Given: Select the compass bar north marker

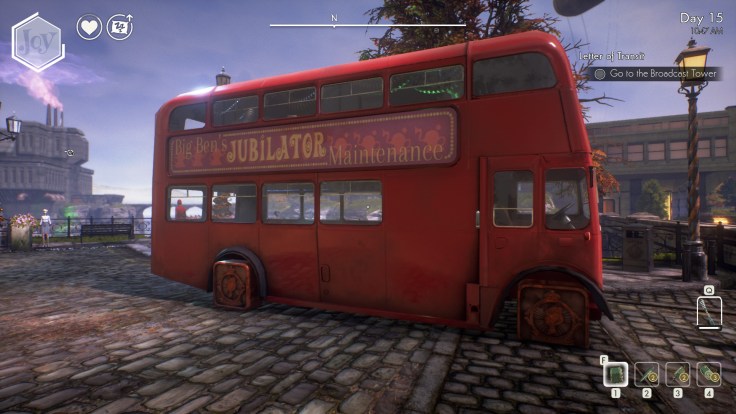Looking at the screenshot, I should pos(335,19).
